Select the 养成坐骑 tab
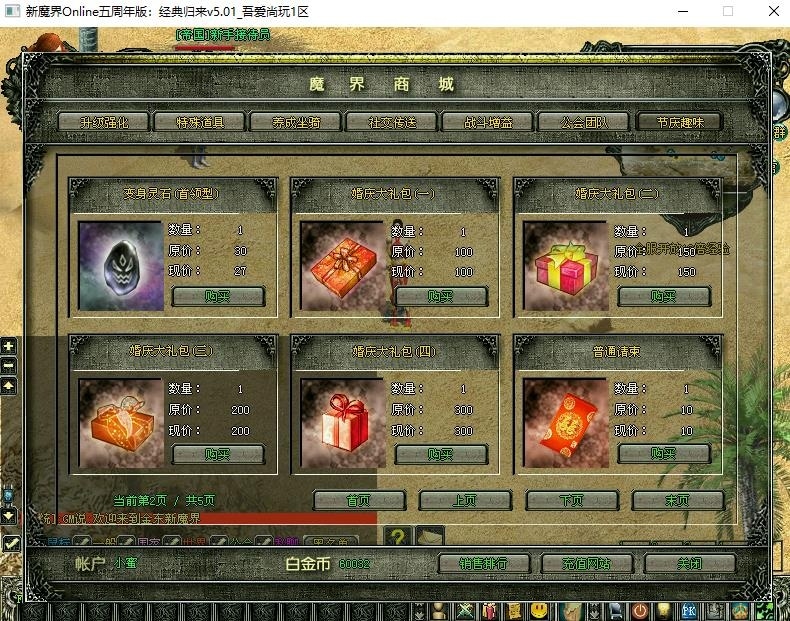This screenshot has height=621, width=790. [295, 122]
